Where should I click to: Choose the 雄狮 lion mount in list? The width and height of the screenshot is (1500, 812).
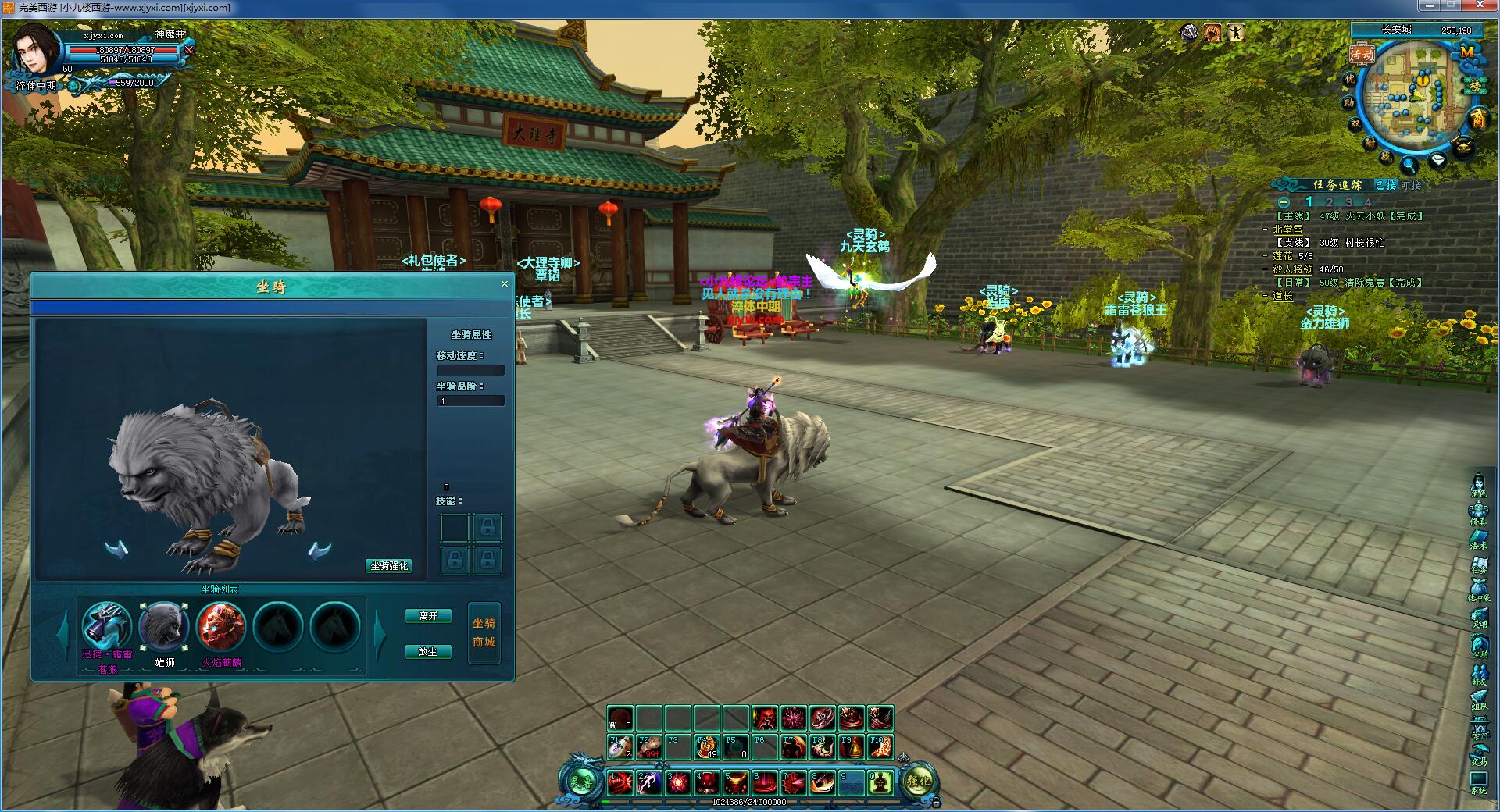point(163,626)
